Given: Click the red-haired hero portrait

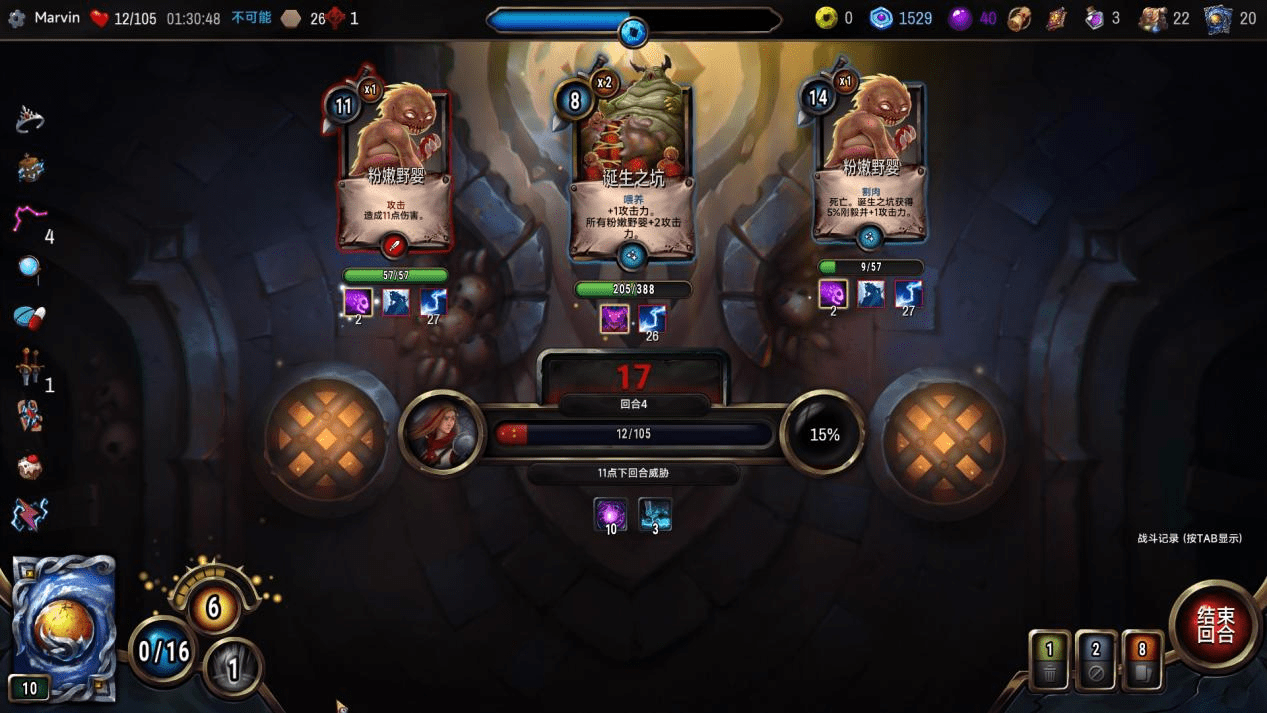Looking at the screenshot, I should click(441, 433).
